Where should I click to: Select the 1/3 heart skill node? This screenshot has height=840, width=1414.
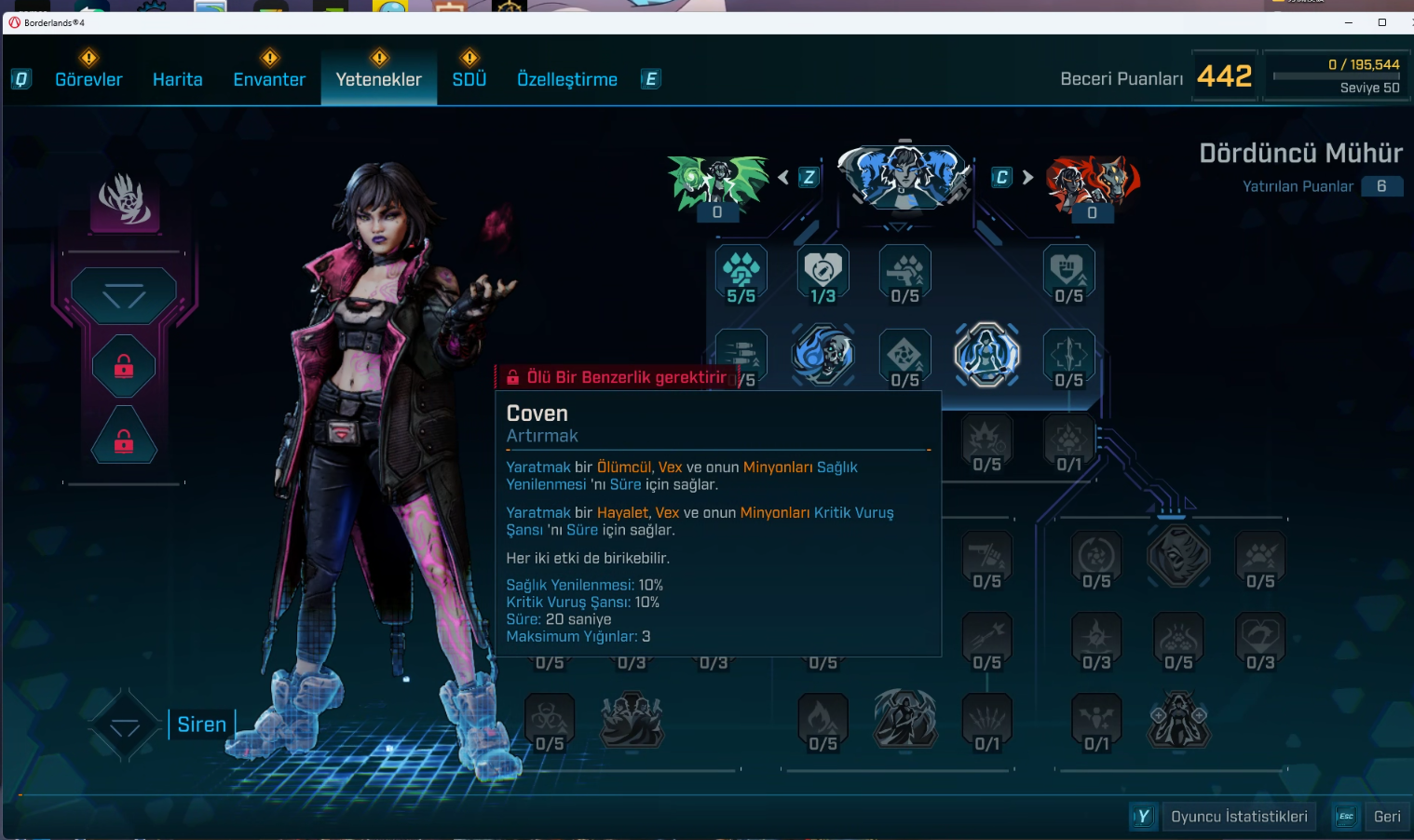[x=823, y=271]
